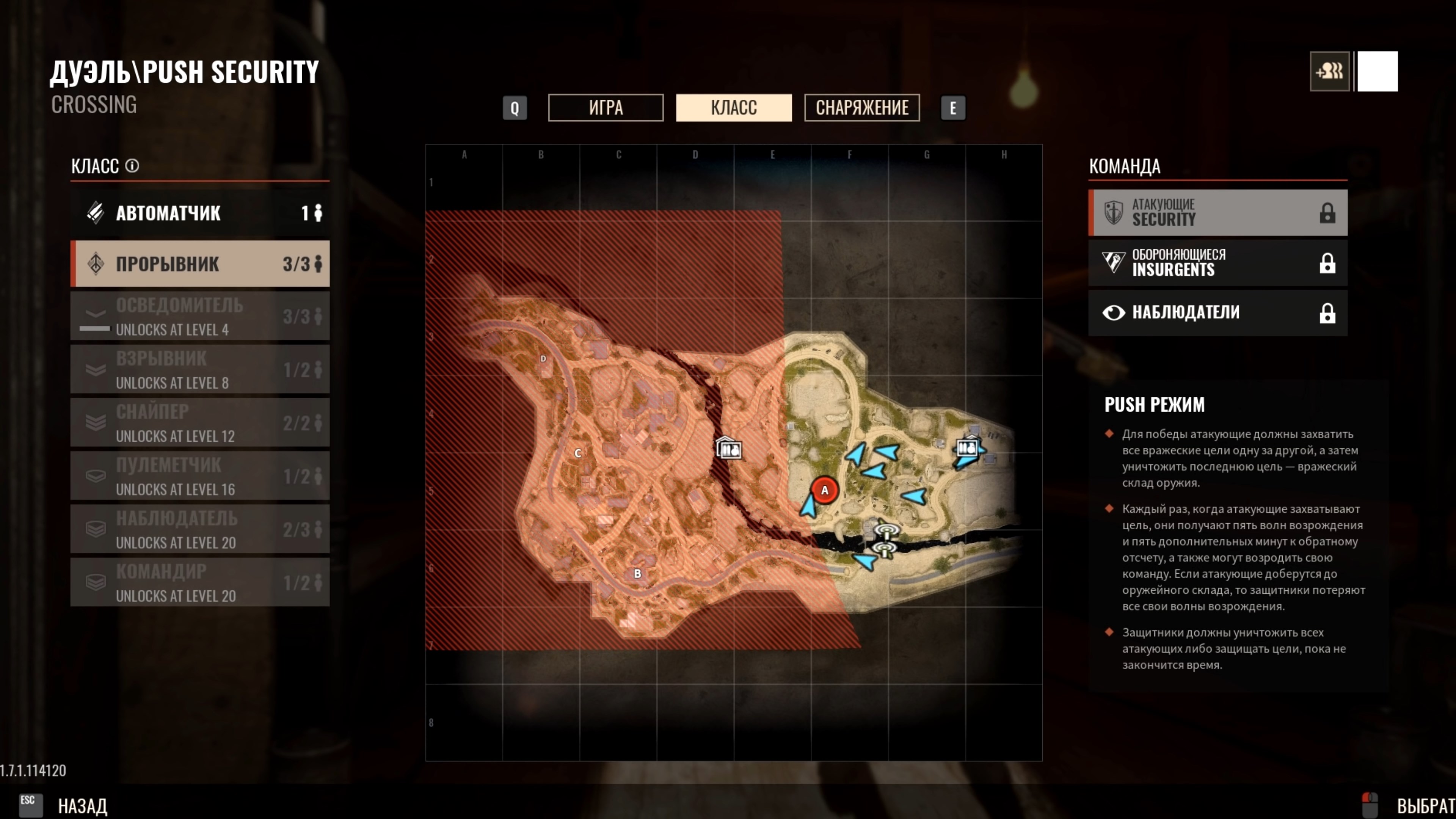
Task: Click objective A marker on map
Action: (824, 490)
